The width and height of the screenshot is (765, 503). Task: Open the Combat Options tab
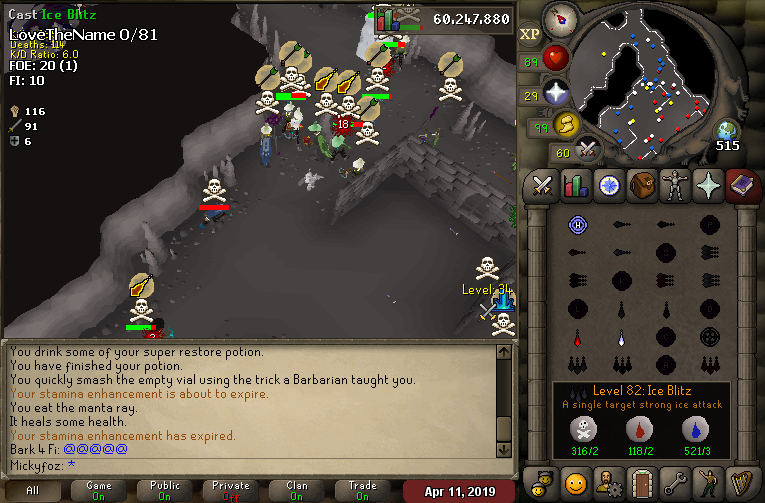[543, 186]
